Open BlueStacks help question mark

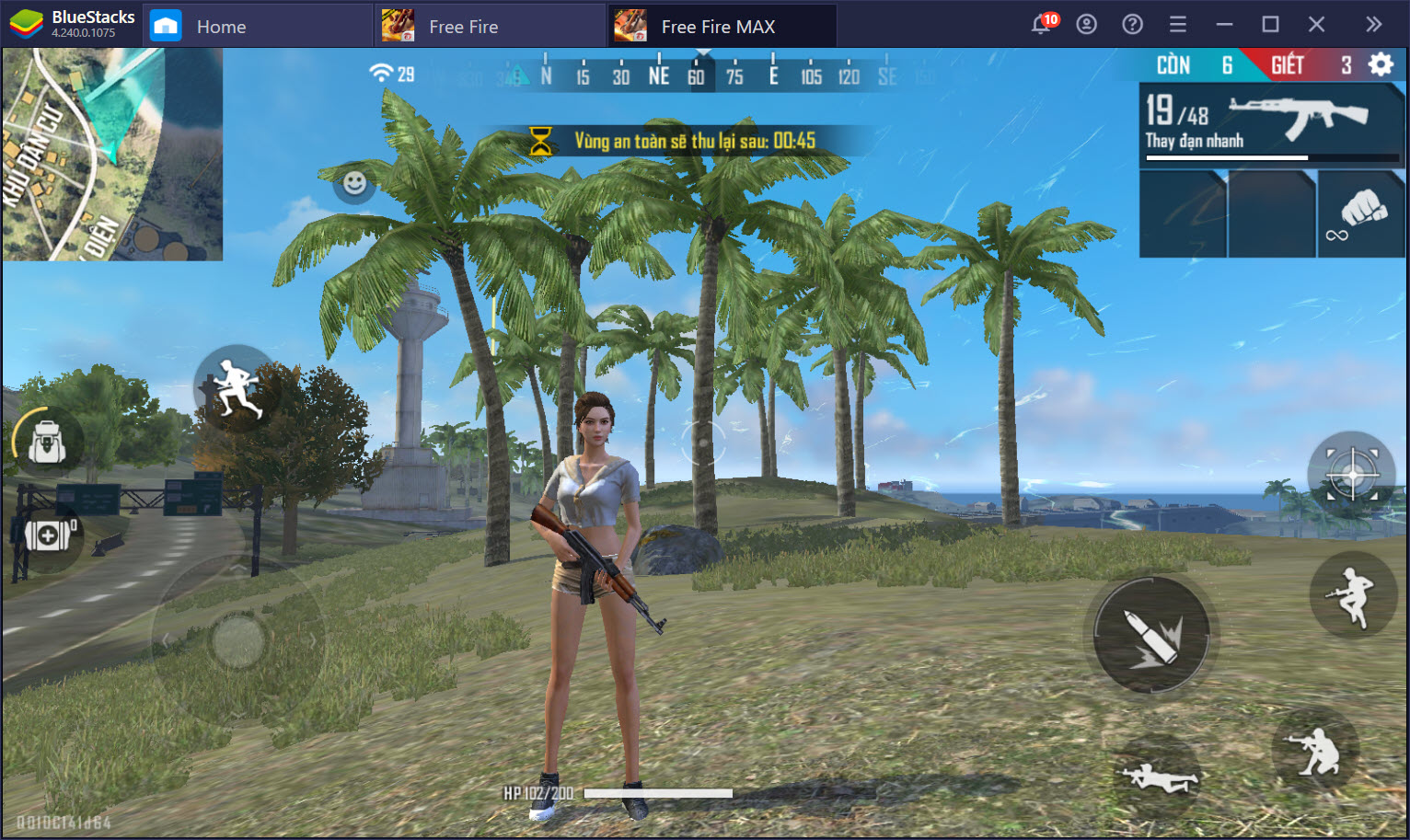coord(1132,25)
